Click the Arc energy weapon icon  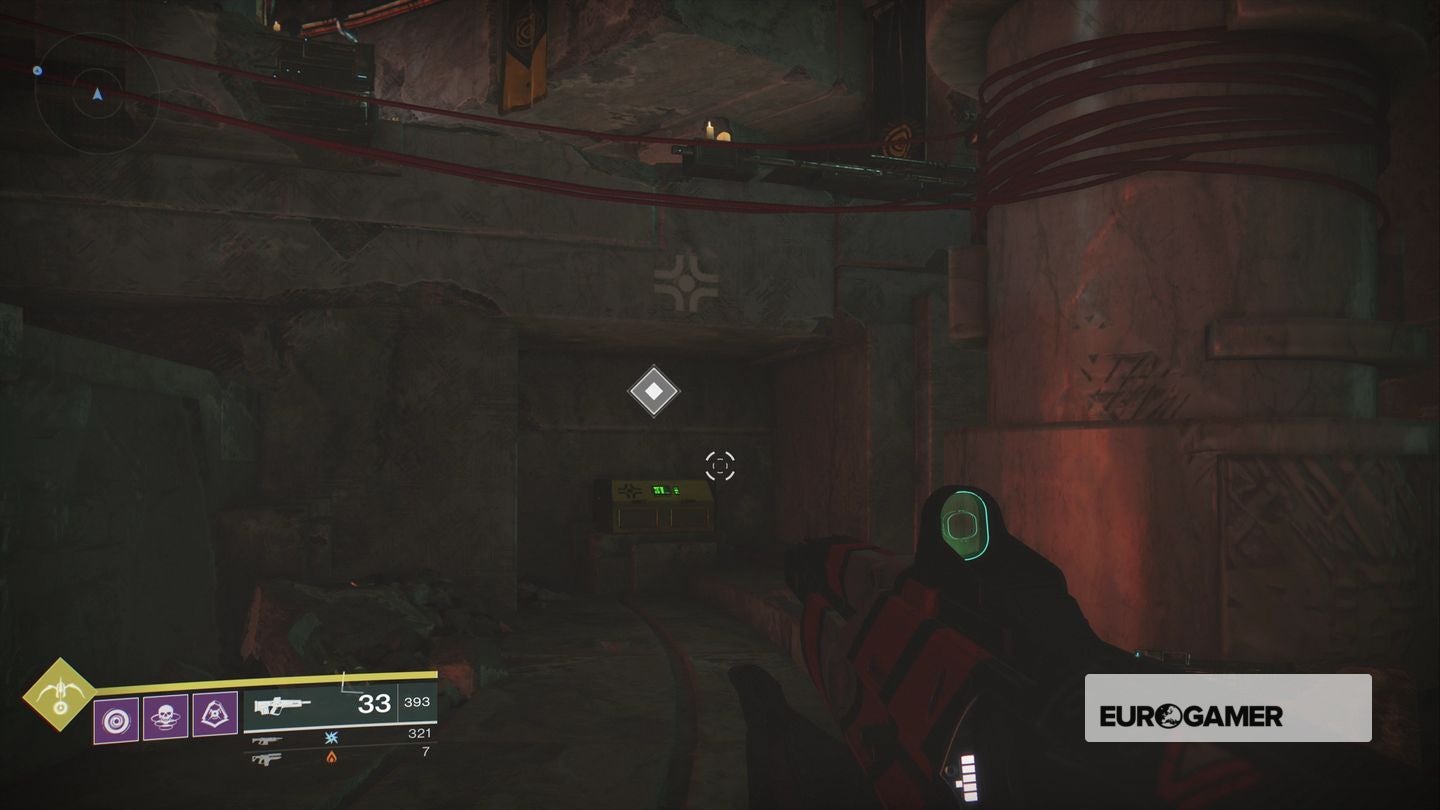pos(268,740)
